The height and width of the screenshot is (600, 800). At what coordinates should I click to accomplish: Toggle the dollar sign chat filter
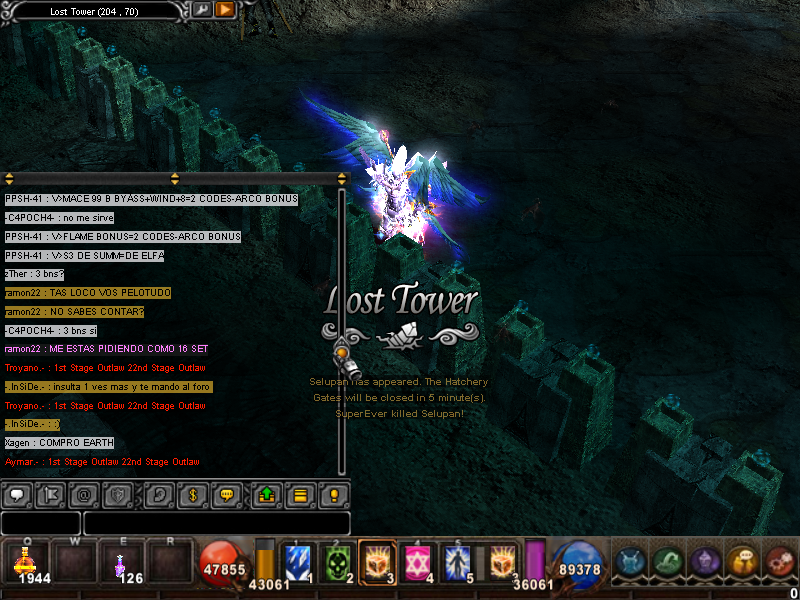pos(193,494)
